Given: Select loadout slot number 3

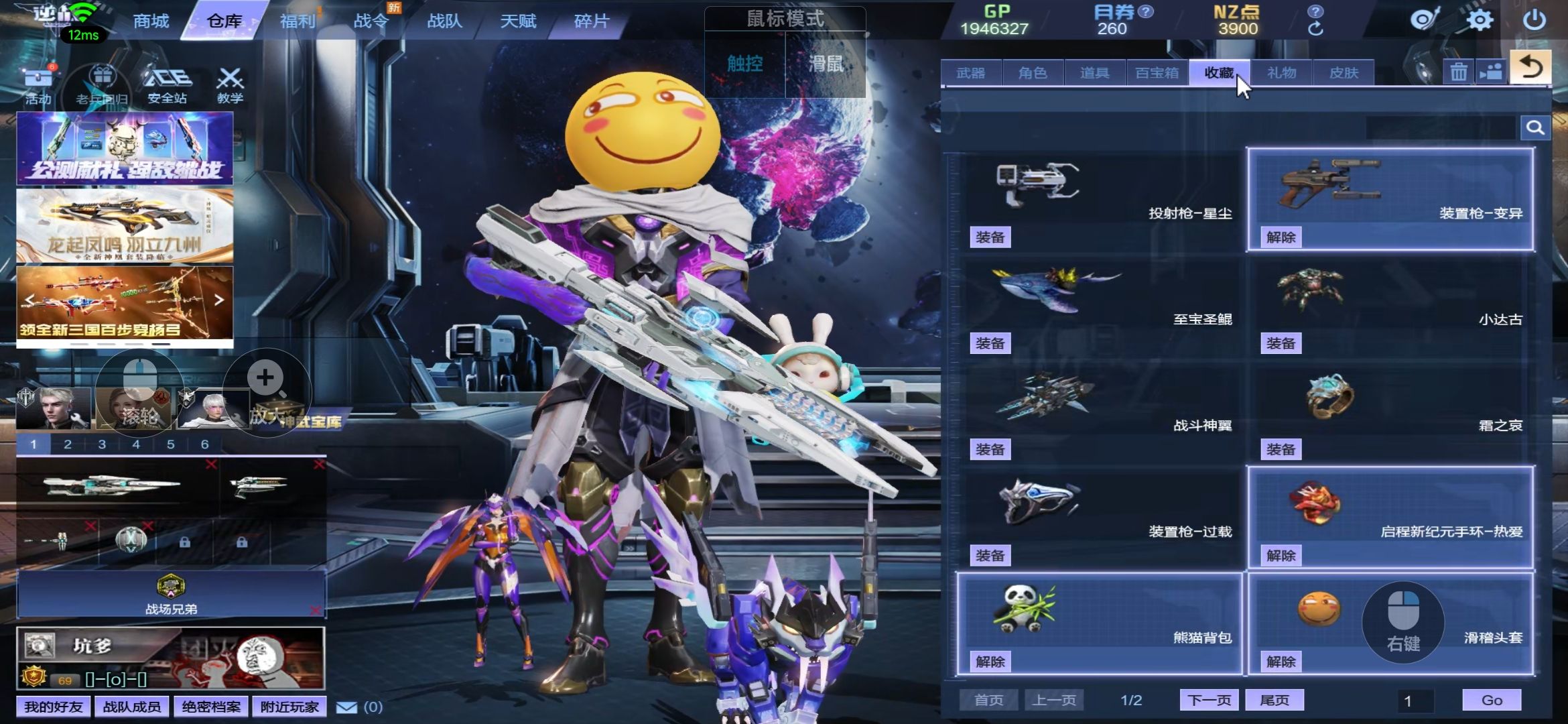Looking at the screenshot, I should tap(102, 444).
